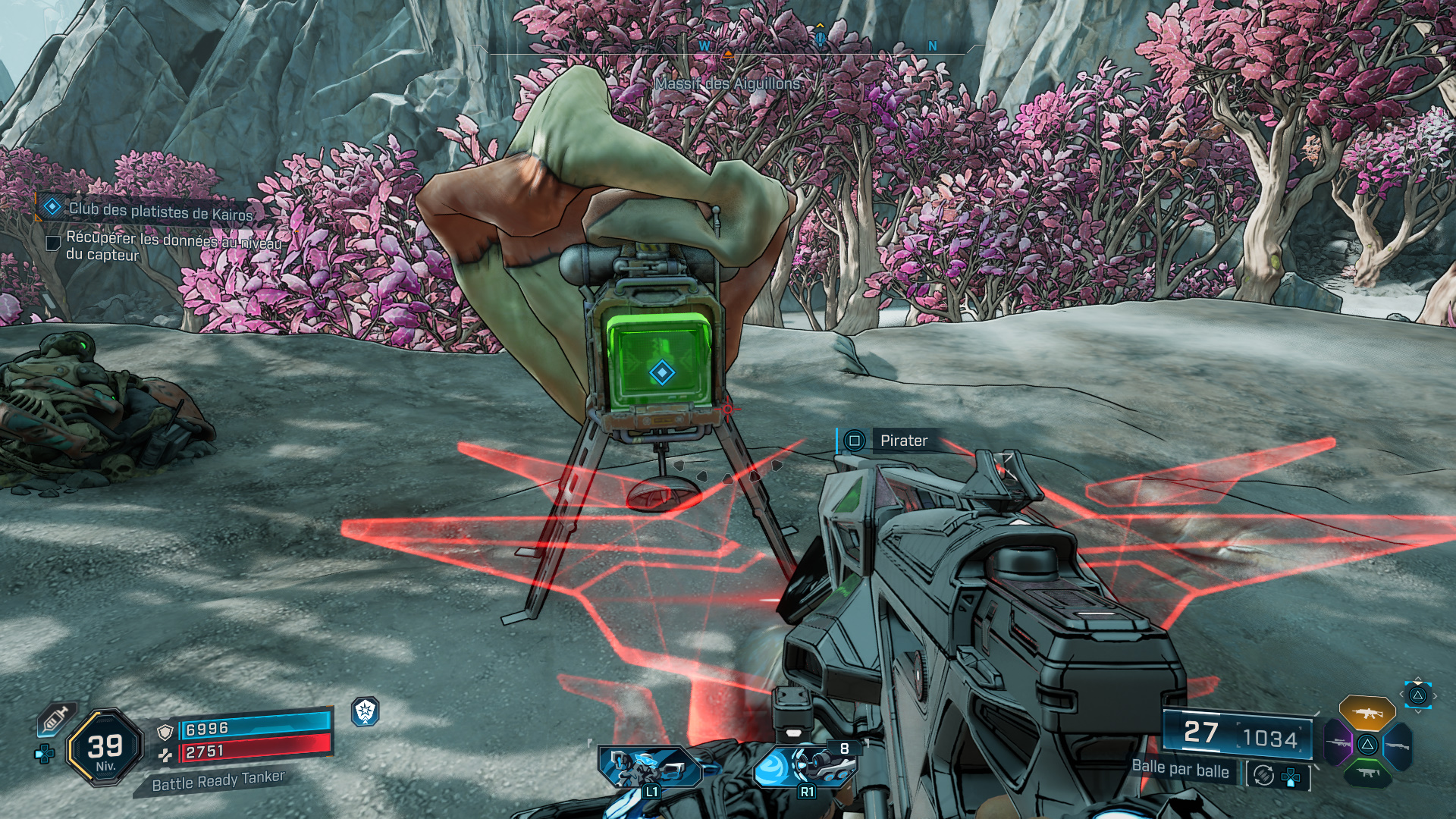Use the R1 ordnance launcher icon

click(x=804, y=767)
